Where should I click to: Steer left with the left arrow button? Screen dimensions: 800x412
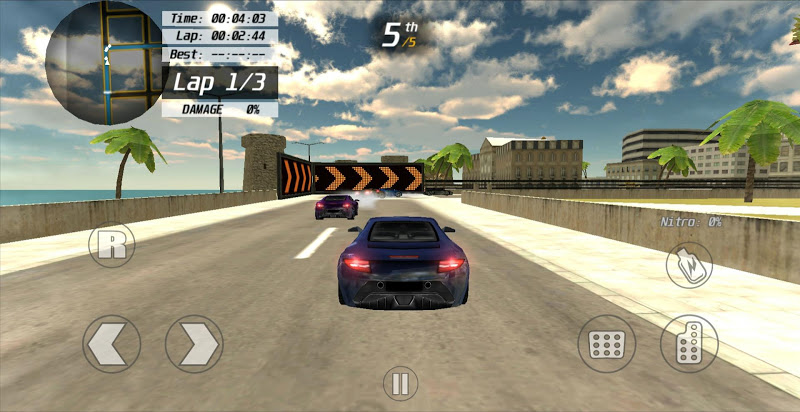[111, 344]
